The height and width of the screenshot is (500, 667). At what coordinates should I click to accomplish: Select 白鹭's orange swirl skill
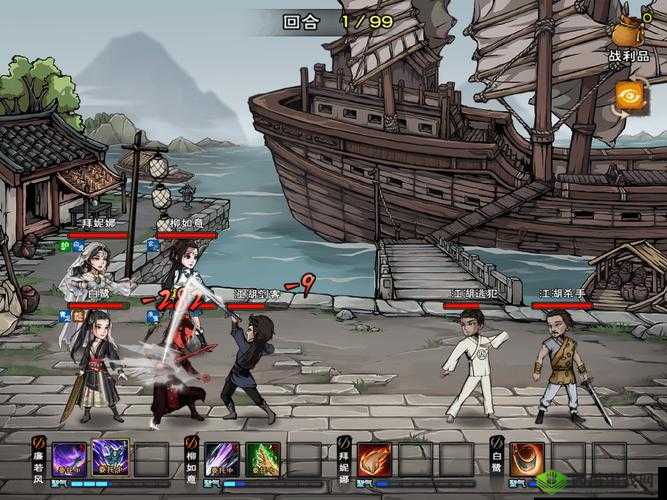coord(527,460)
